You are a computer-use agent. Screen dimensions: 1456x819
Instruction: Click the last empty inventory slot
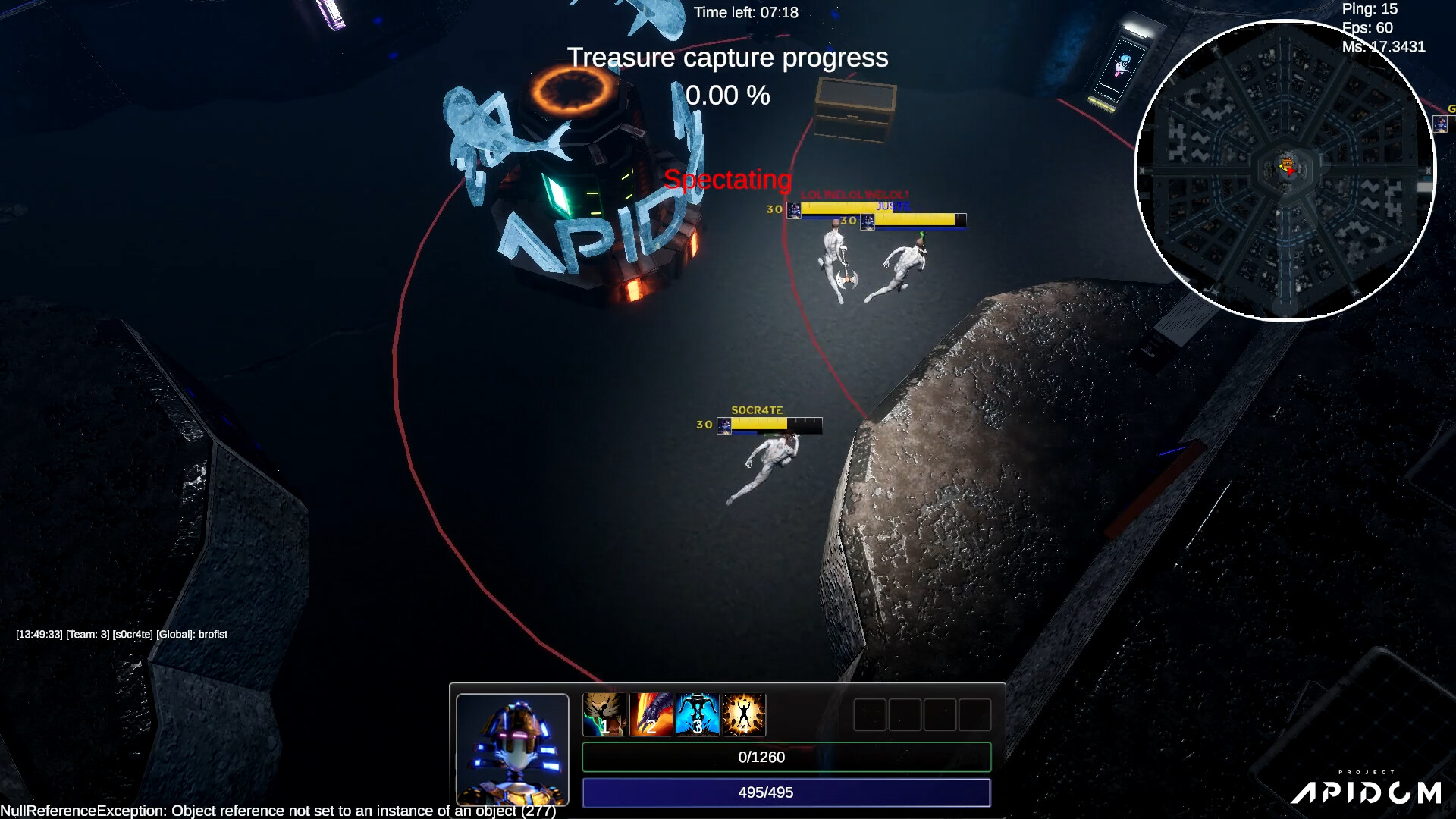[x=977, y=714]
